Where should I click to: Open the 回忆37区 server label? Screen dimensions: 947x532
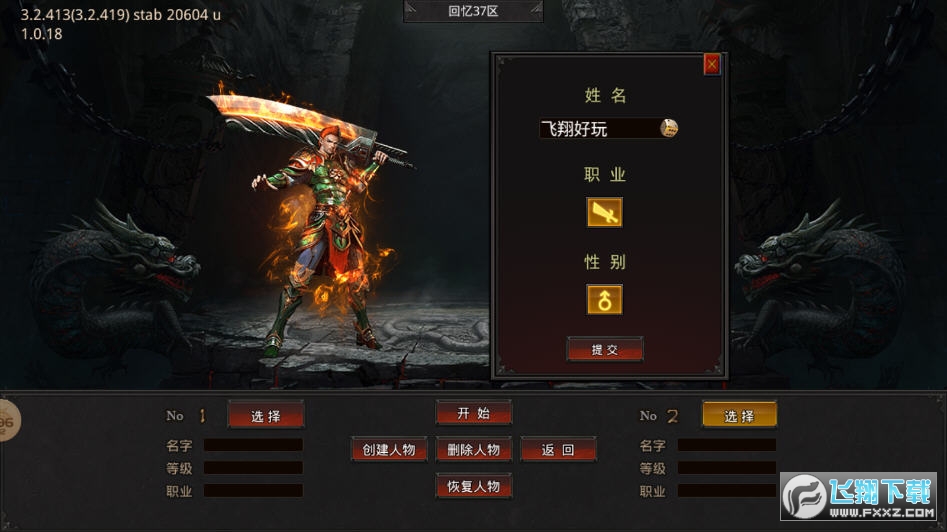click(x=473, y=11)
